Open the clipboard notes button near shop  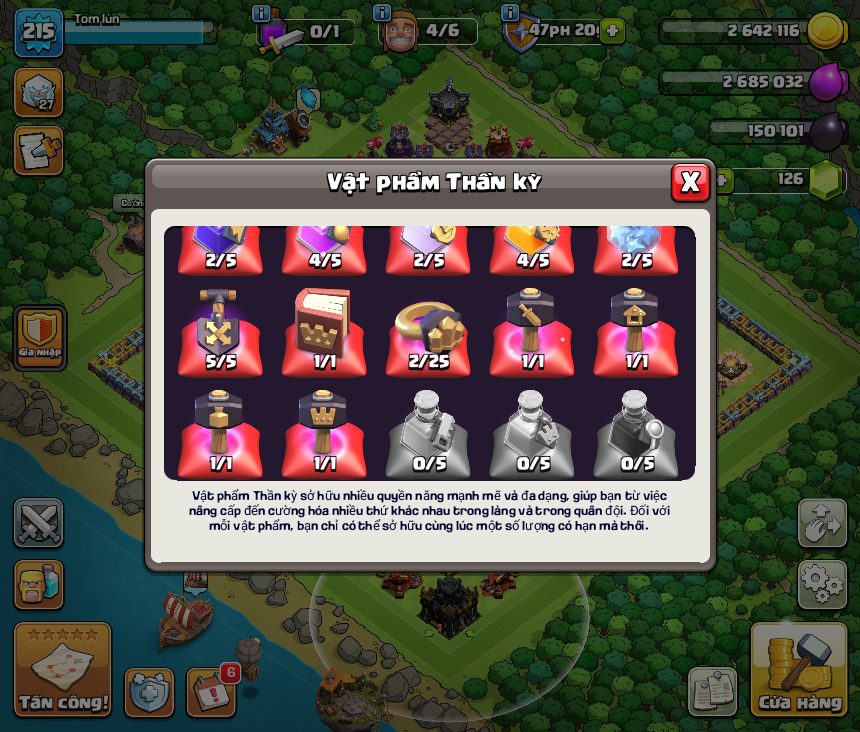click(x=712, y=691)
